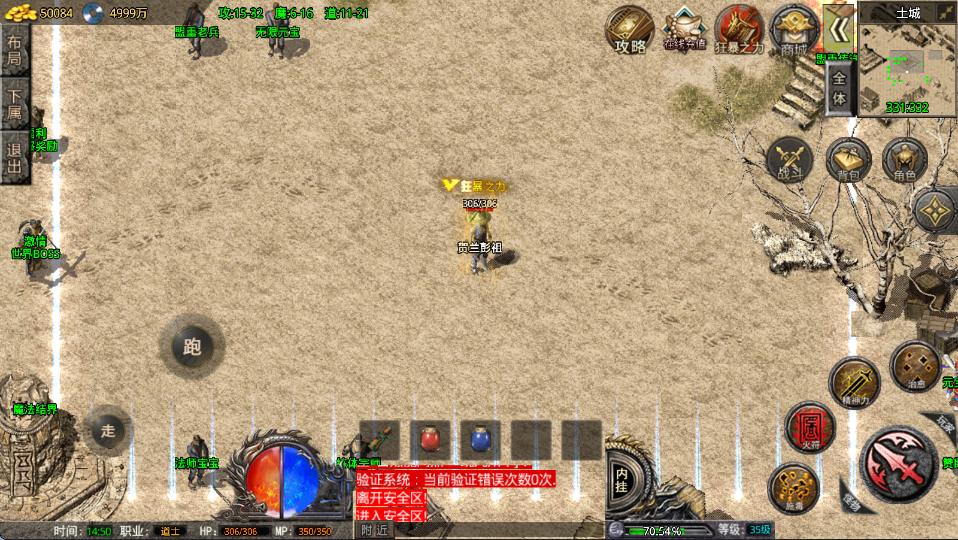Cast the 治愈 healing skill
Screen dimensions: 958x540
[x=913, y=365]
